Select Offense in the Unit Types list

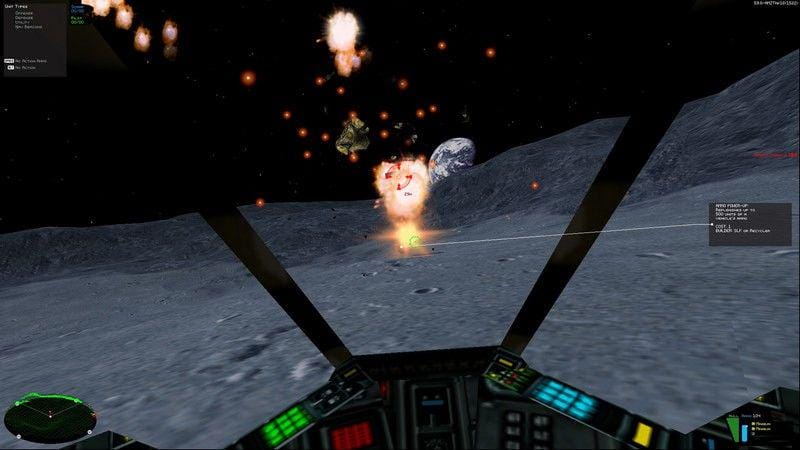click(x=22, y=13)
